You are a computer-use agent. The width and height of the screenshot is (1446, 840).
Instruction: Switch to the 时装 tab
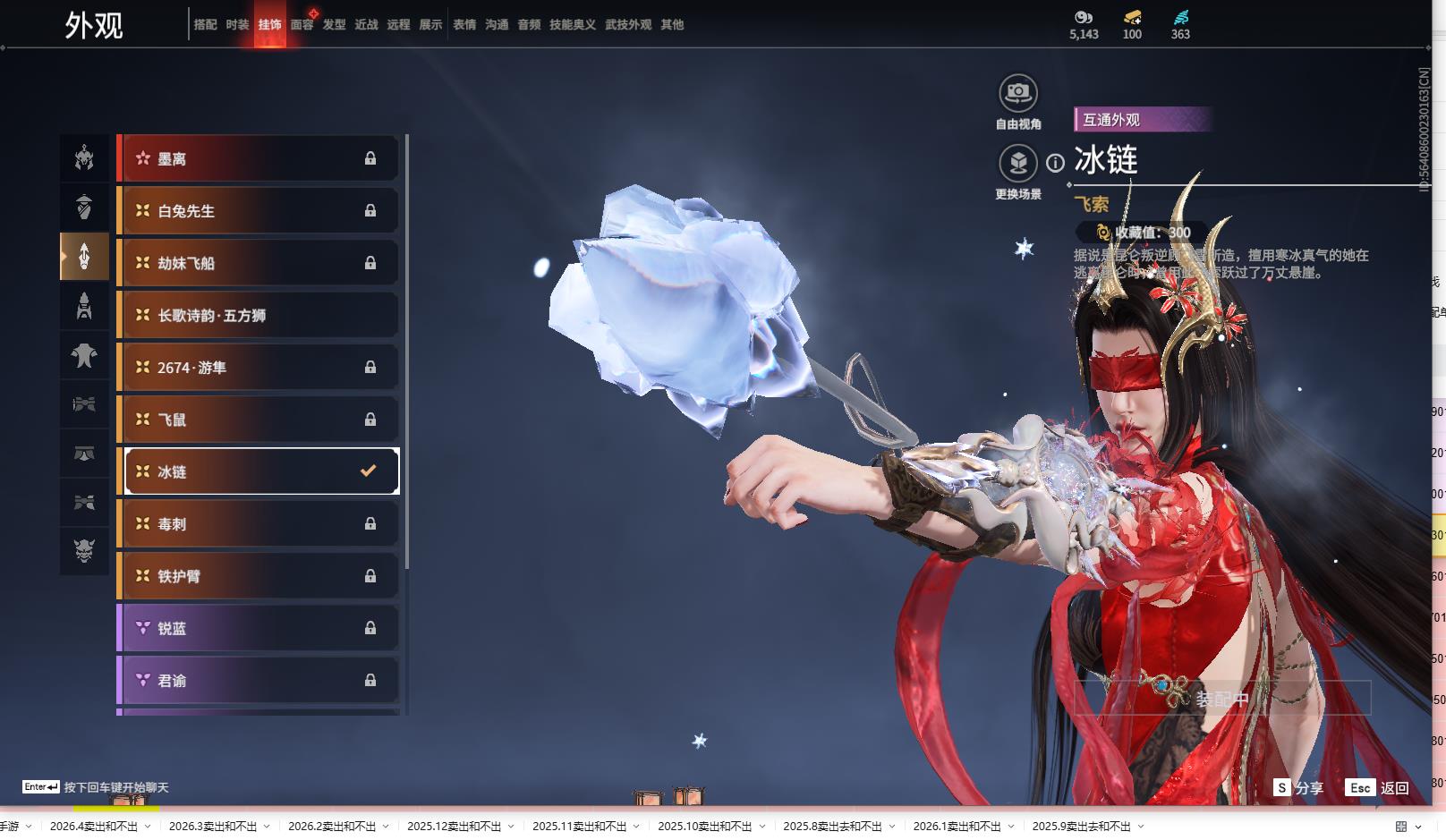[237, 25]
